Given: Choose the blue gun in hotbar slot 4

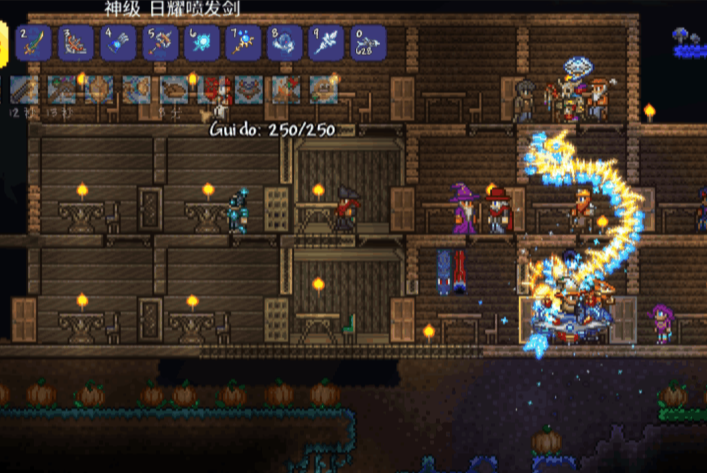Looking at the screenshot, I should (x=118, y=43).
